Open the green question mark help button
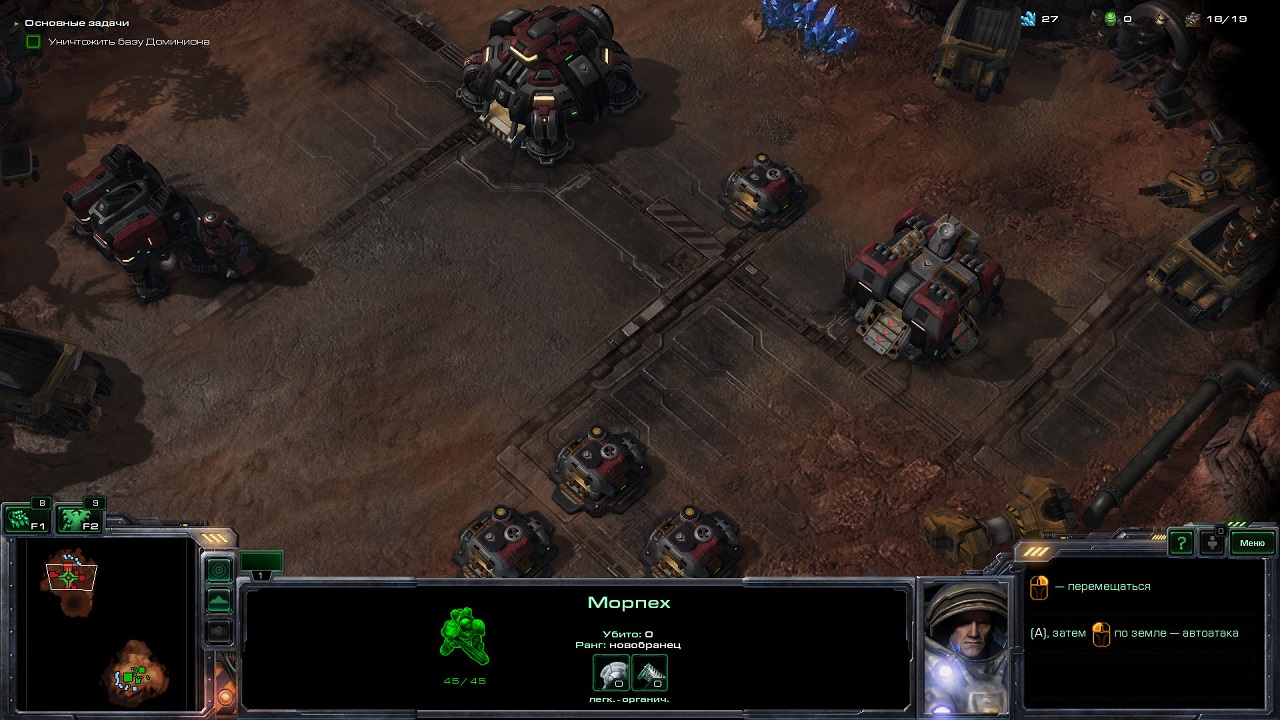Viewport: 1280px width, 720px height. (1182, 543)
